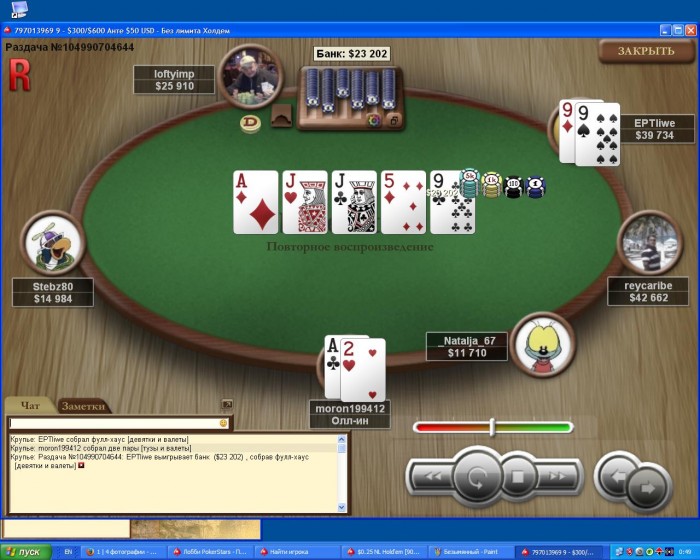700x560 pixels.
Task: Open the Чат tab
Action: (31, 405)
